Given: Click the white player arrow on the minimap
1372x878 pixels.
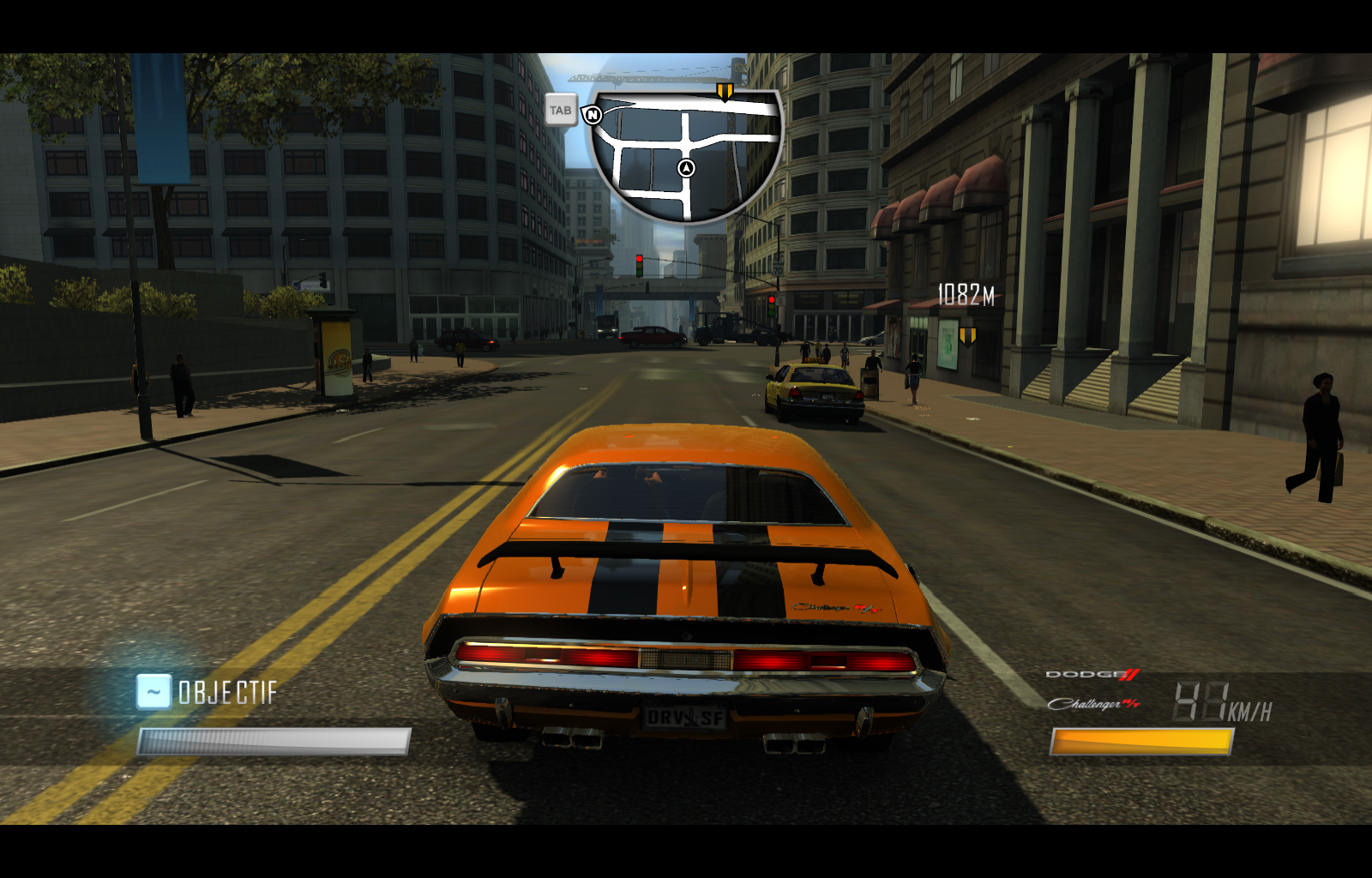Looking at the screenshot, I should pyautogui.click(x=684, y=168).
